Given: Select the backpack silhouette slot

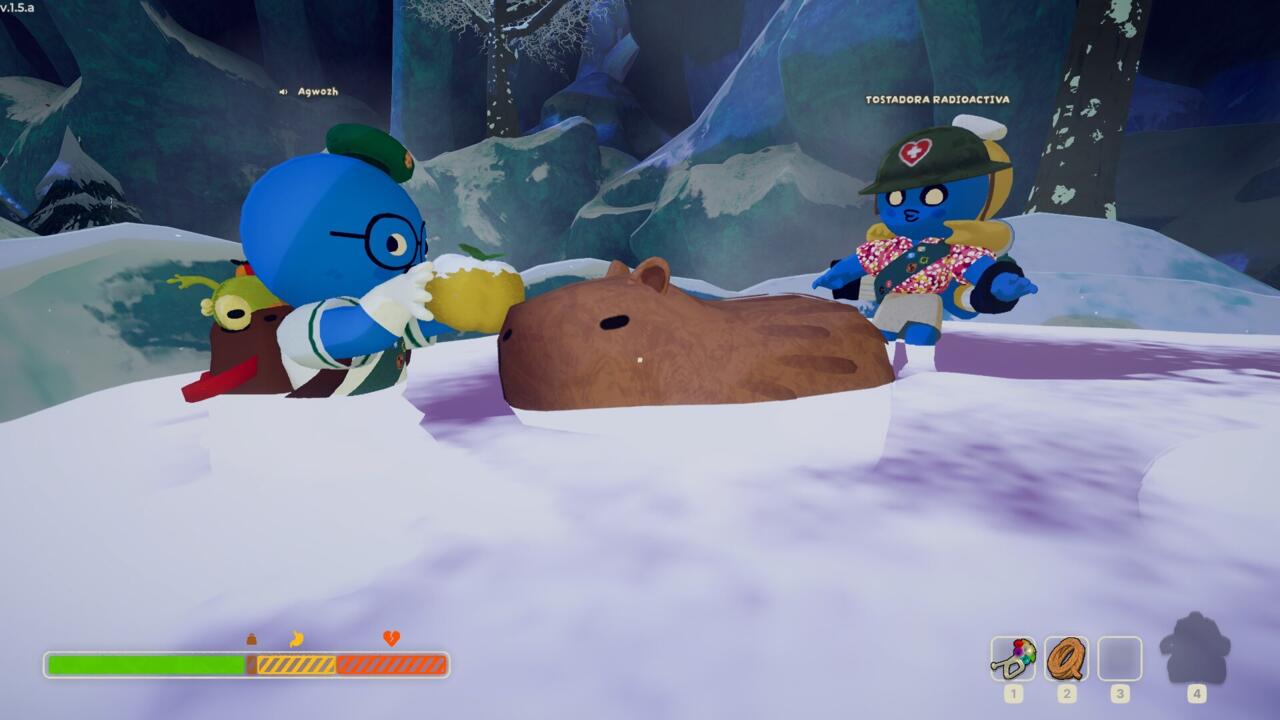Looking at the screenshot, I should click(x=1195, y=651).
